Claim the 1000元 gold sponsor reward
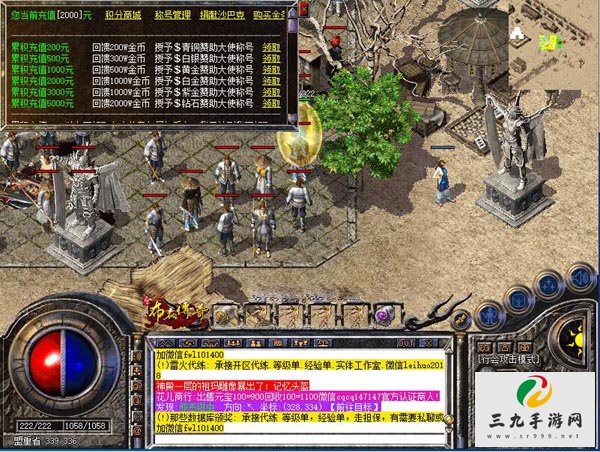 click(271, 69)
